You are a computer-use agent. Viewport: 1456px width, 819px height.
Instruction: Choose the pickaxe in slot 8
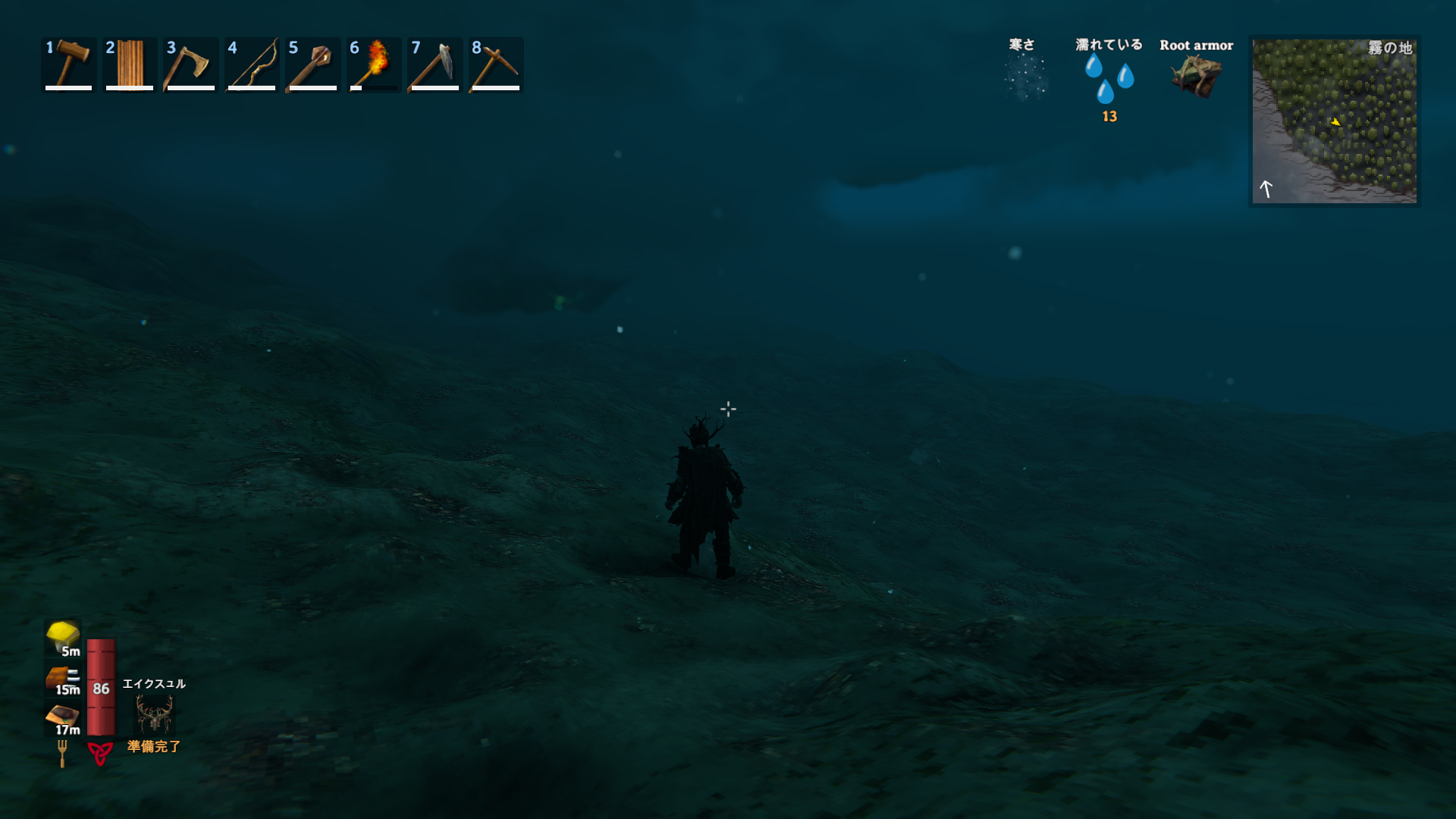click(x=496, y=64)
